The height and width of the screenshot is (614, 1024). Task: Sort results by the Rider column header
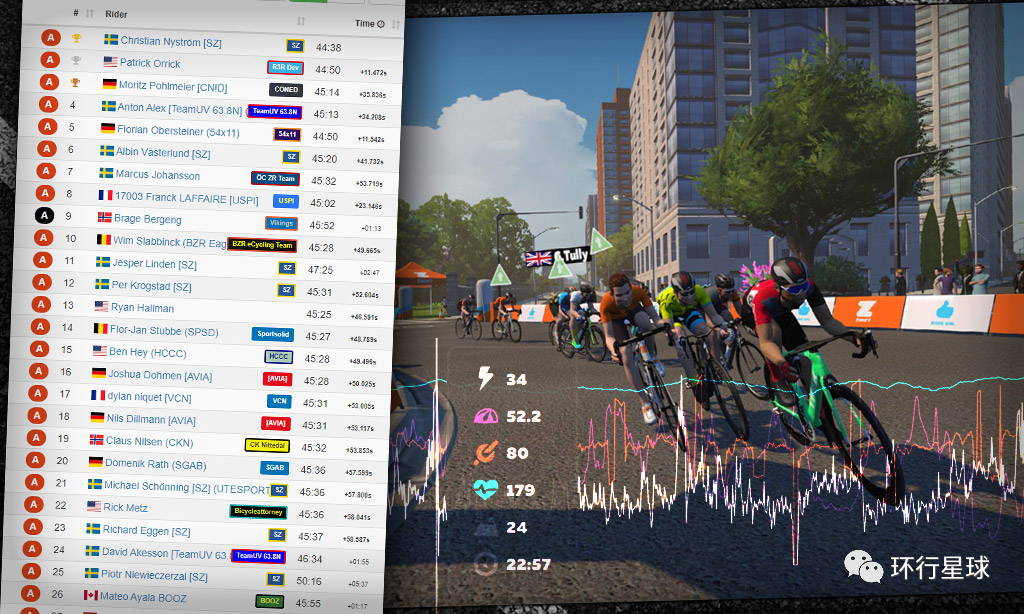click(116, 15)
